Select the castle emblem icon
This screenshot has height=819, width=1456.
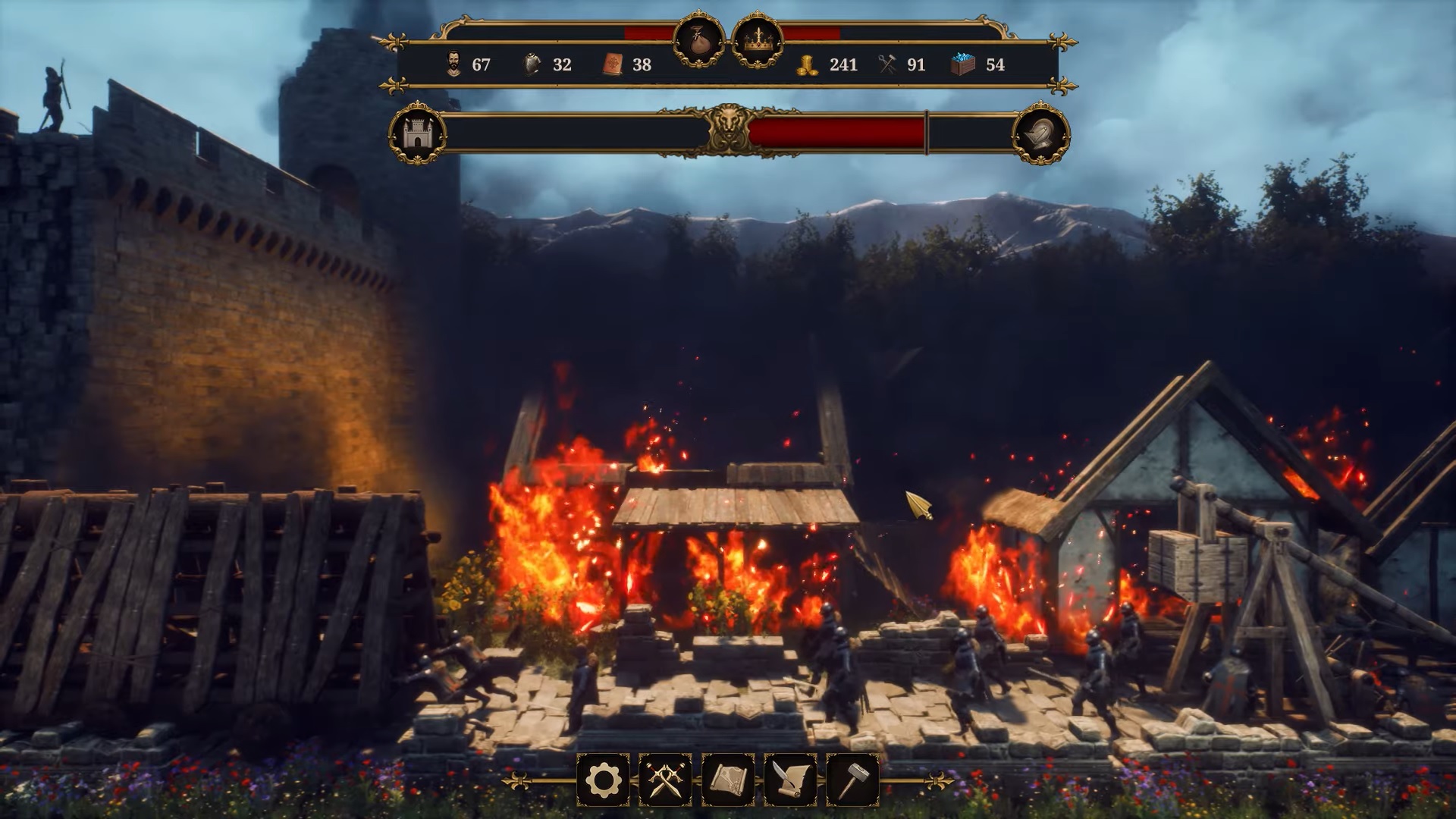click(416, 133)
